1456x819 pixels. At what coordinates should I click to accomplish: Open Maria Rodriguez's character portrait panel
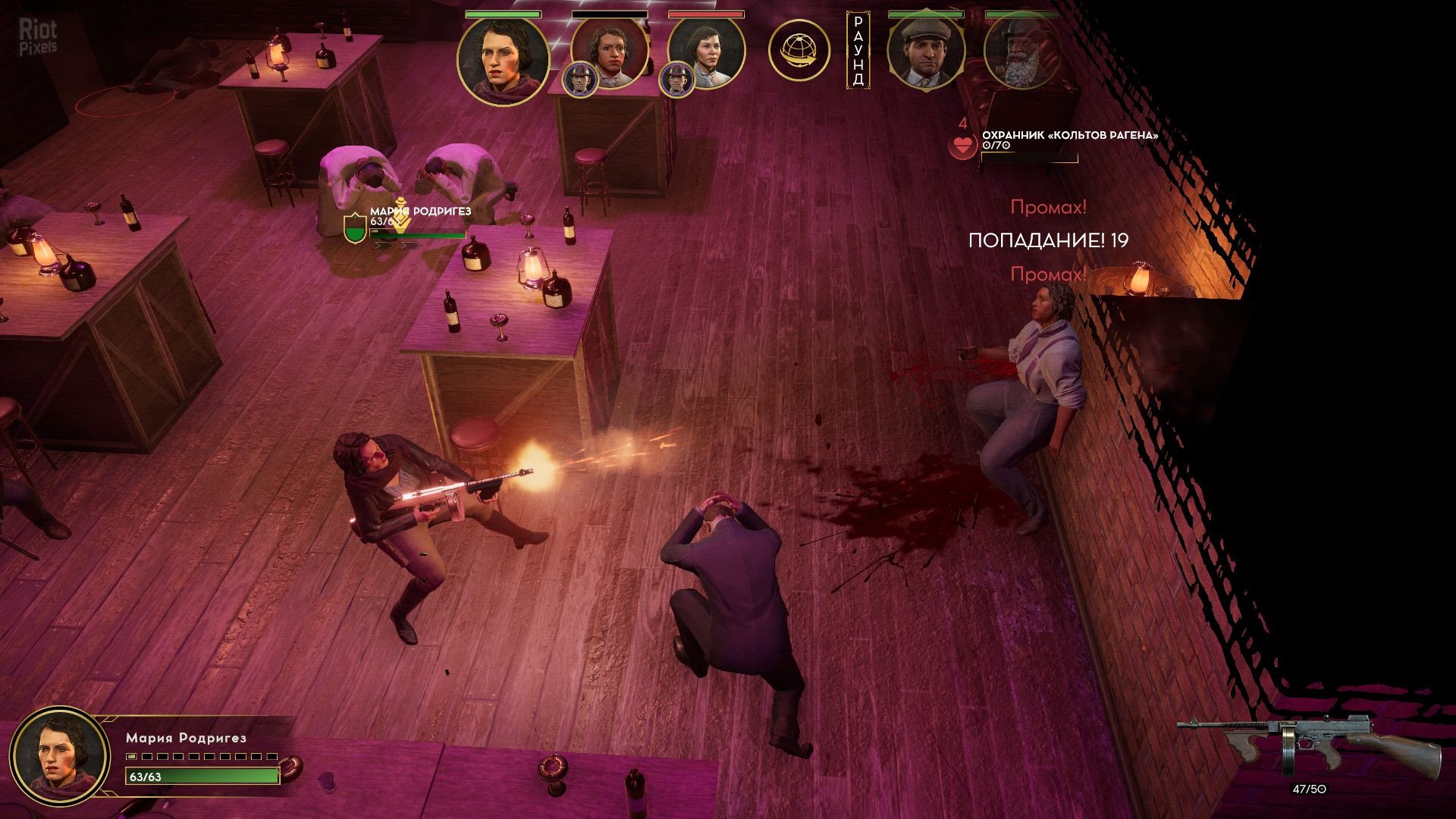pos(59,756)
